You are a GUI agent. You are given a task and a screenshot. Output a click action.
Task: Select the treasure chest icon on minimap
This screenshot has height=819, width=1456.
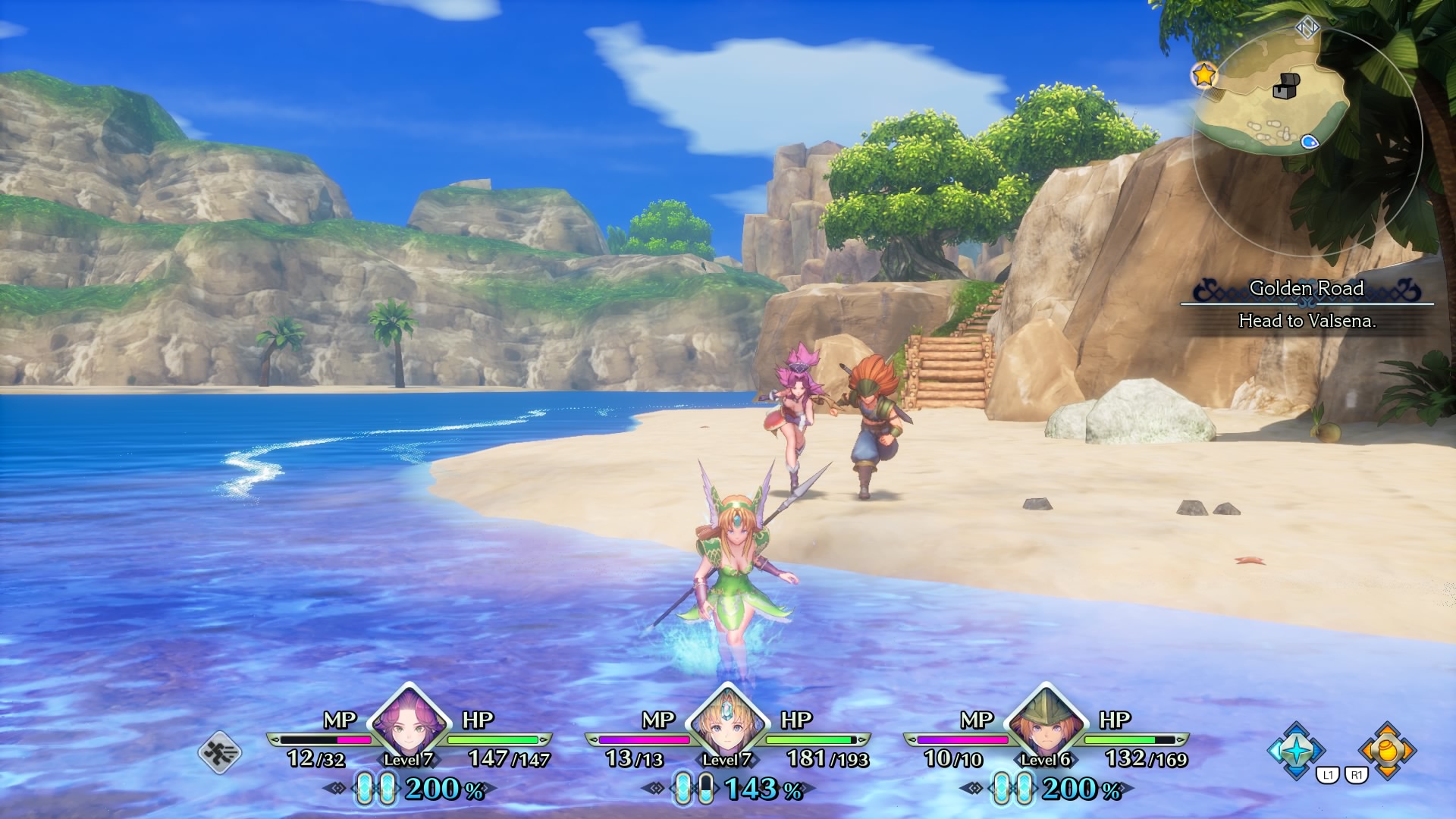coord(1286,86)
